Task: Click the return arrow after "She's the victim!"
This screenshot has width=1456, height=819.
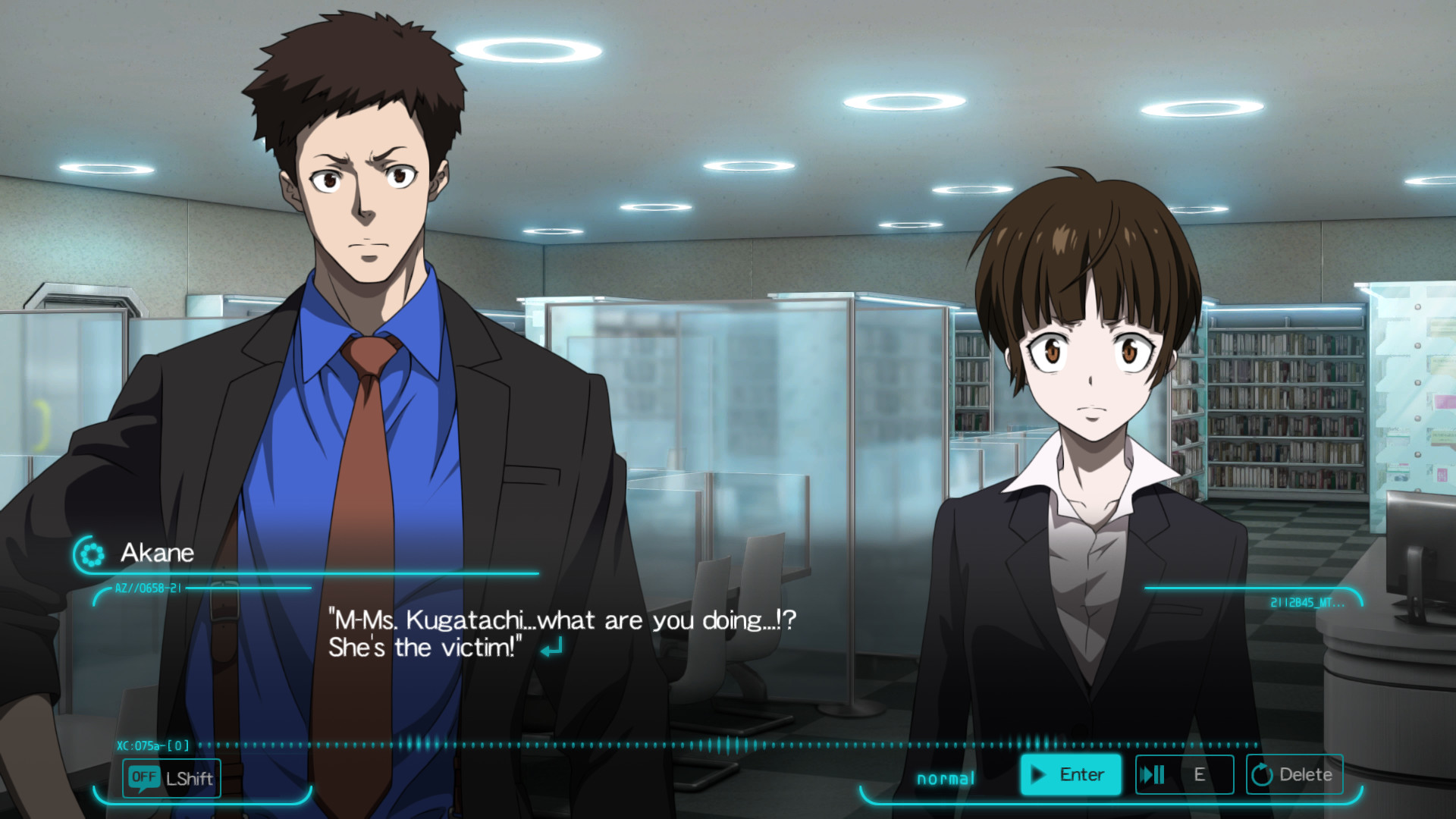Action: (551, 645)
